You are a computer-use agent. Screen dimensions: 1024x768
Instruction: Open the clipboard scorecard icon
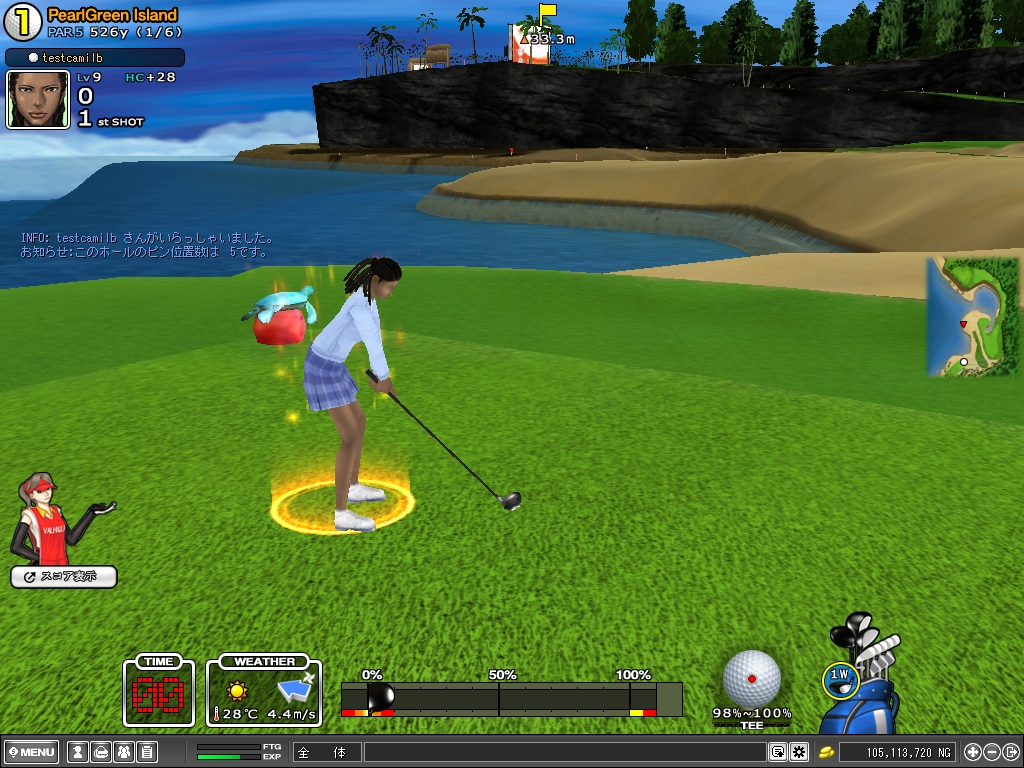[x=146, y=752]
